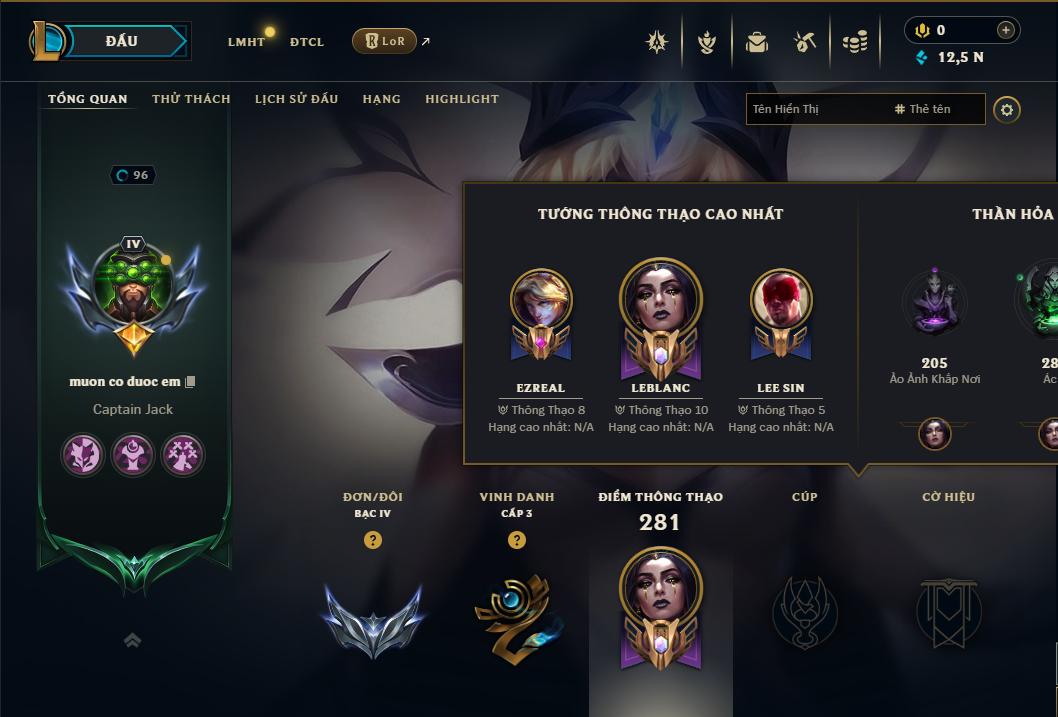Select the Lee Sin mastery portrait
The width and height of the screenshot is (1058, 717).
pyautogui.click(x=781, y=300)
